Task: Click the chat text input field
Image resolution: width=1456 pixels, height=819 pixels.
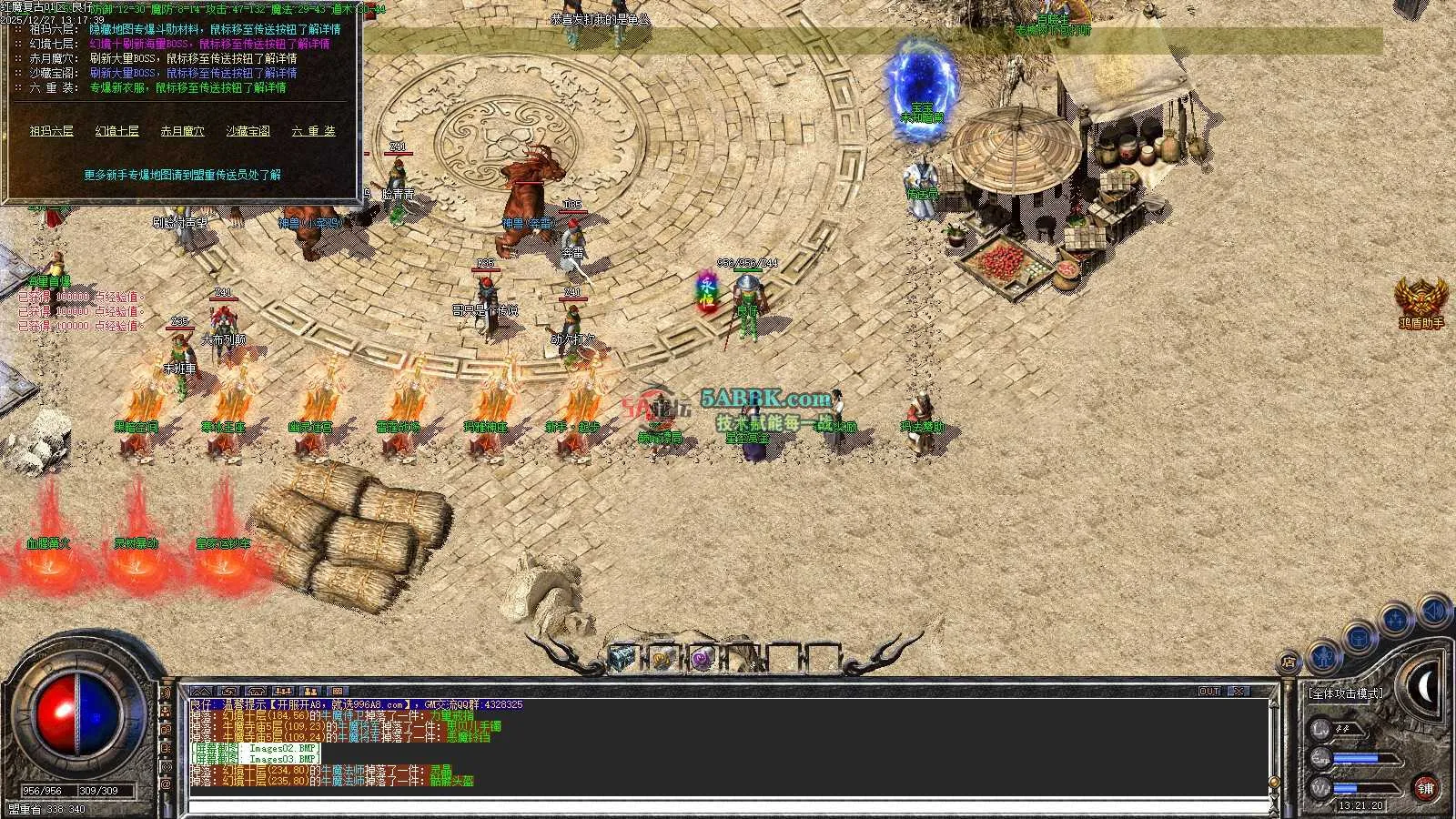Action: click(x=728, y=806)
